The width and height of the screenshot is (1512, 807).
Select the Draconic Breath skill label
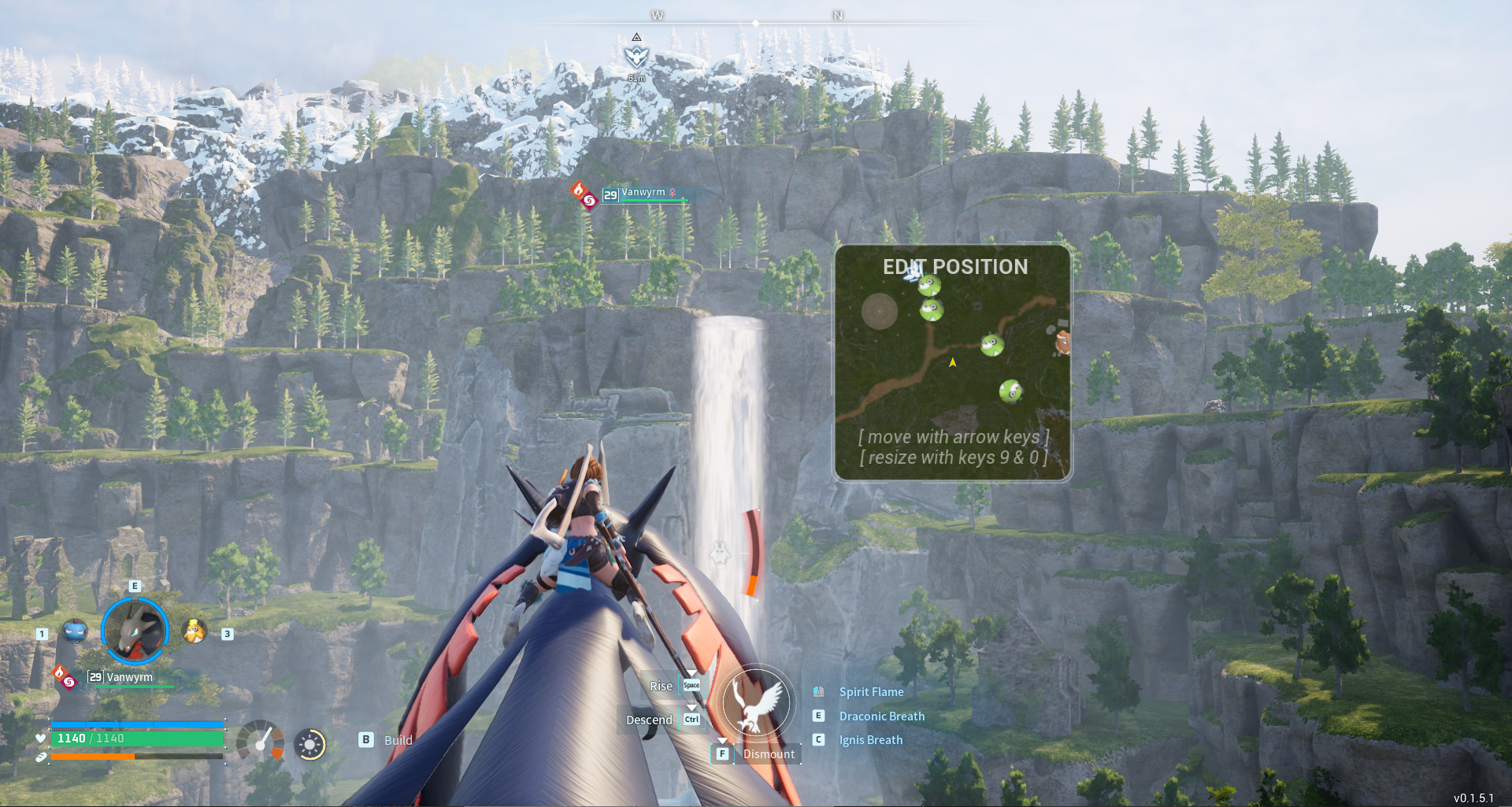[882, 716]
